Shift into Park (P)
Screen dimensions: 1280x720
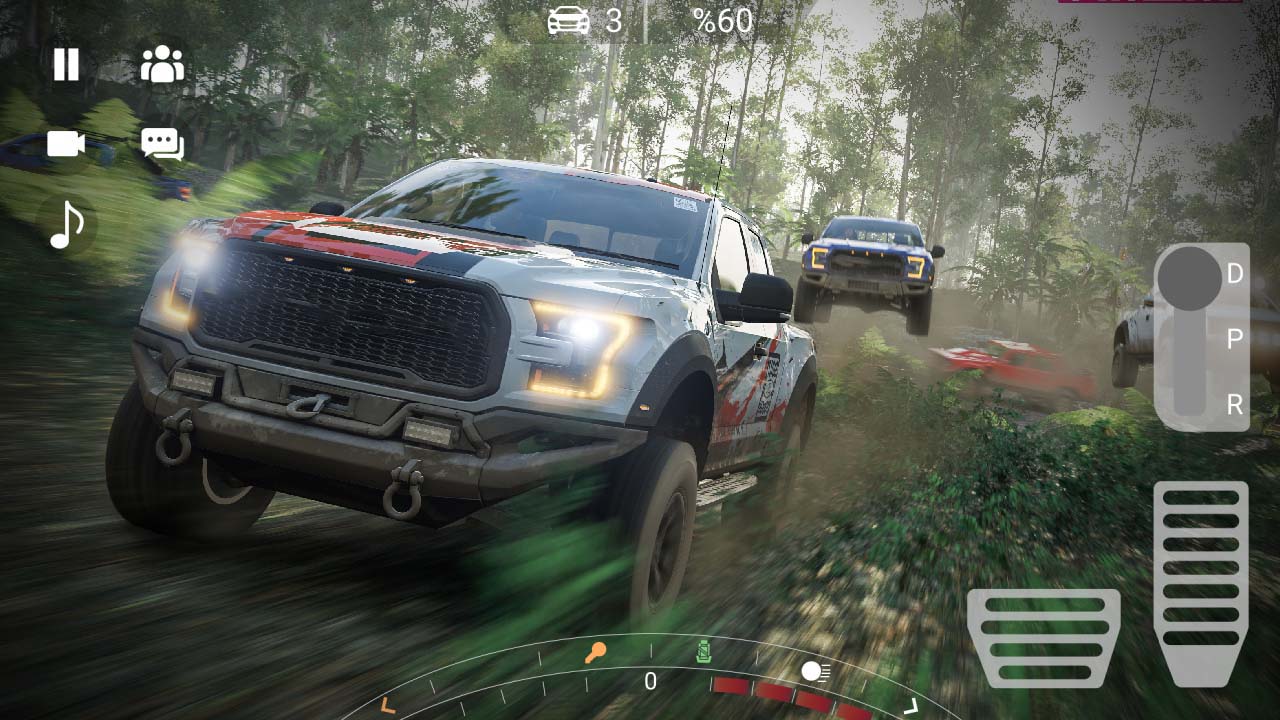[x=1237, y=338]
